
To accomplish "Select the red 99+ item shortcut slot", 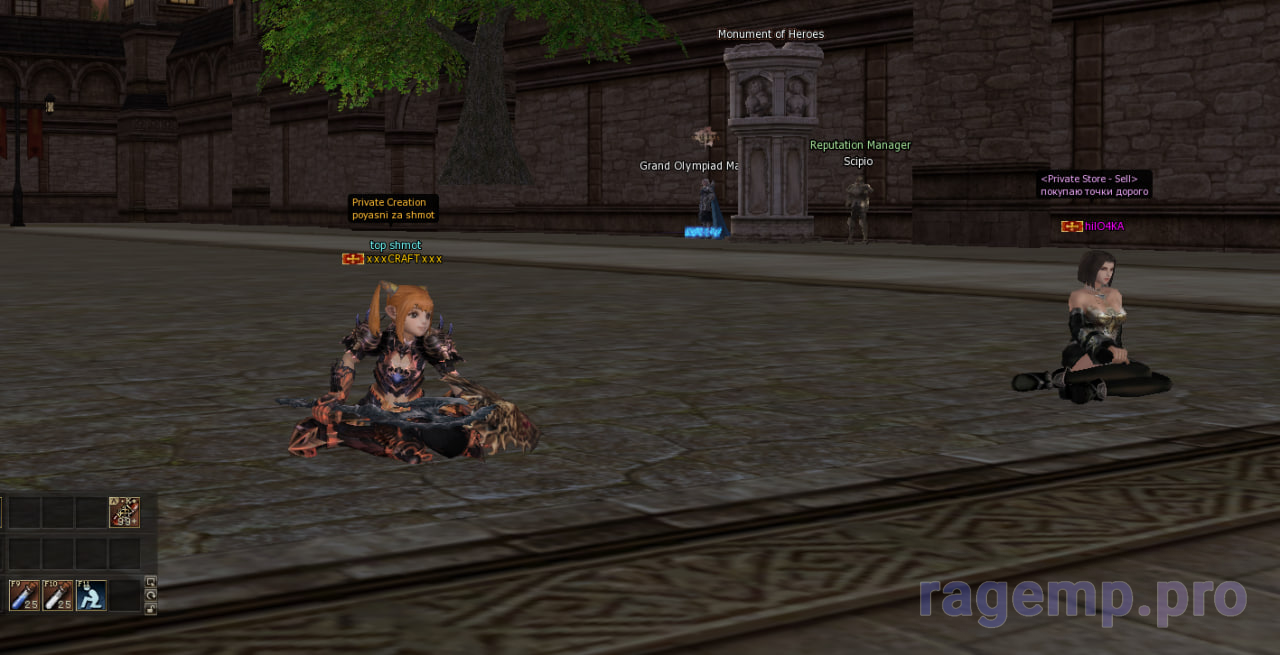I will click(x=124, y=512).
